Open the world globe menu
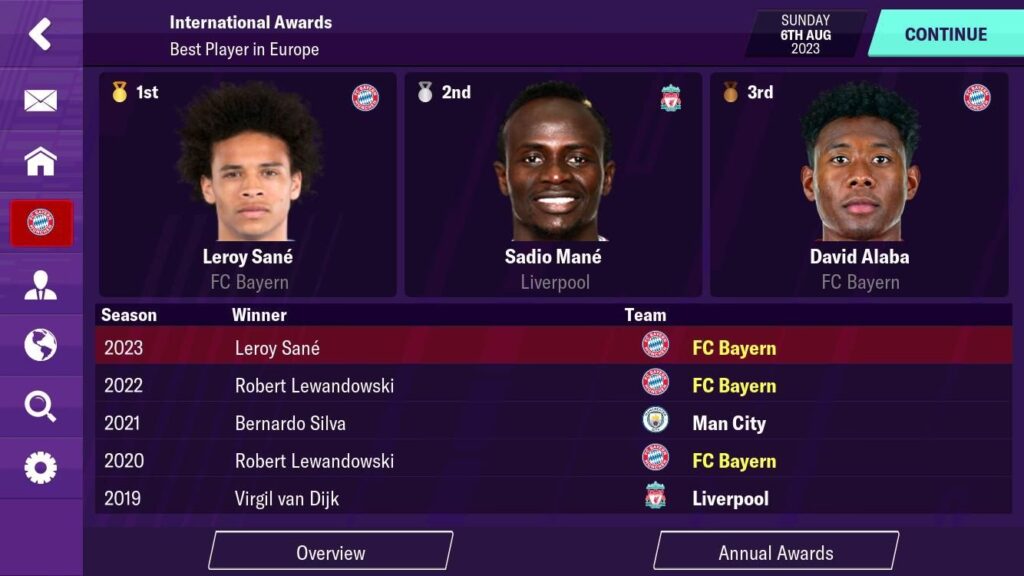Image resolution: width=1024 pixels, height=576 pixels. point(40,345)
